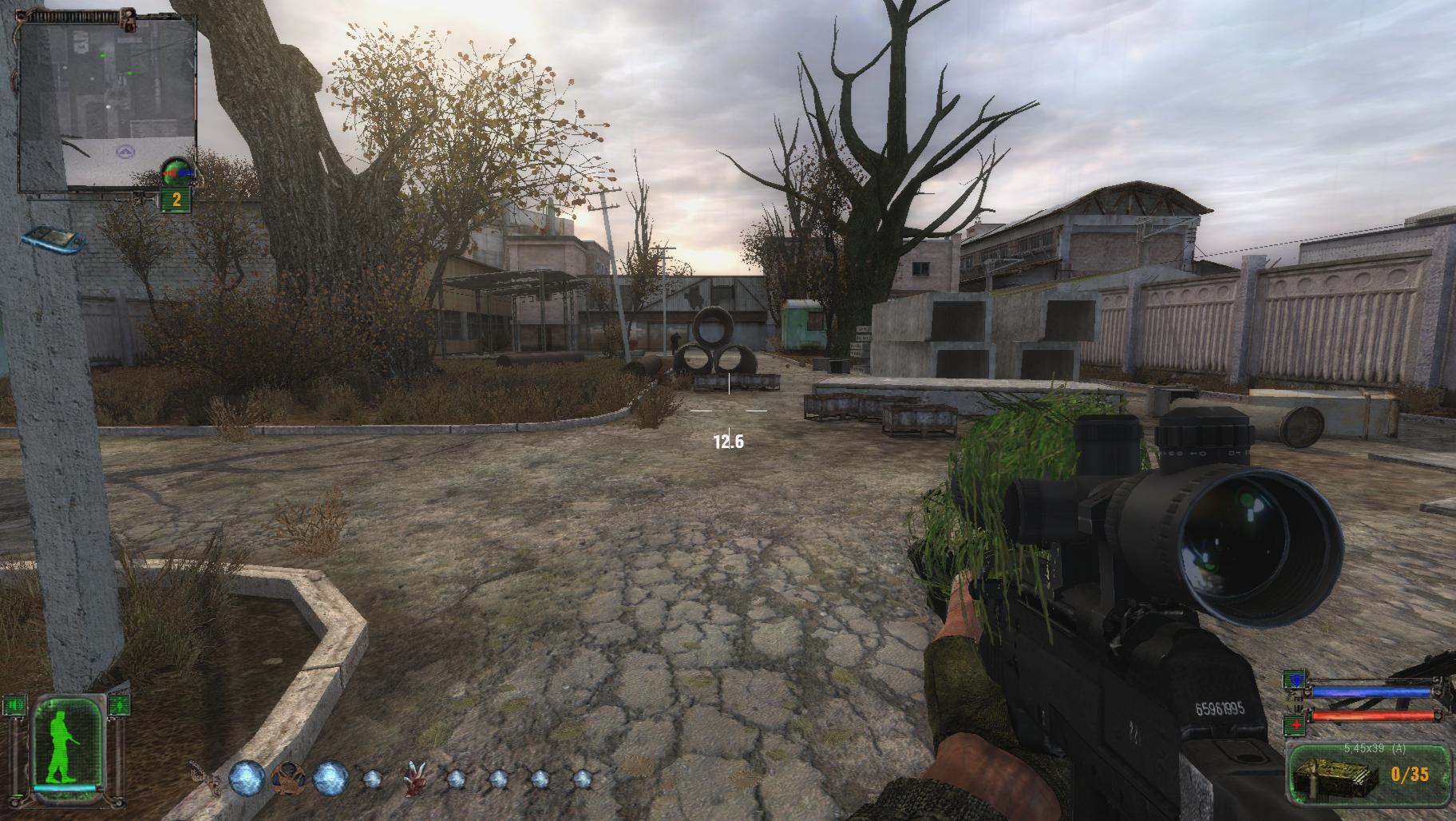
Task: Pick the red crystal artifact icon
Action: point(413,779)
